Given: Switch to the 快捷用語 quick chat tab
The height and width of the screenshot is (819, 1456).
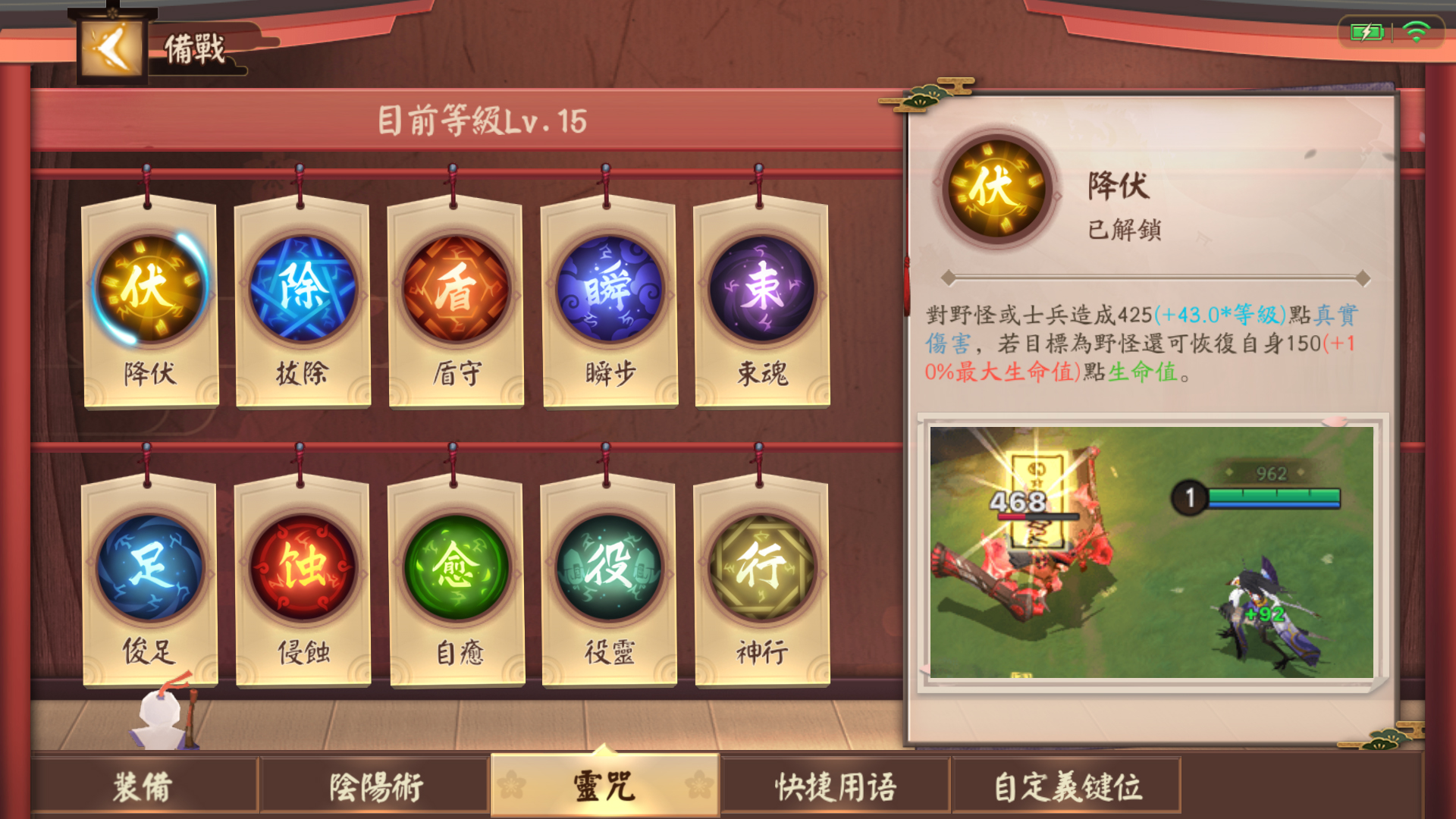Looking at the screenshot, I should 834,790.
